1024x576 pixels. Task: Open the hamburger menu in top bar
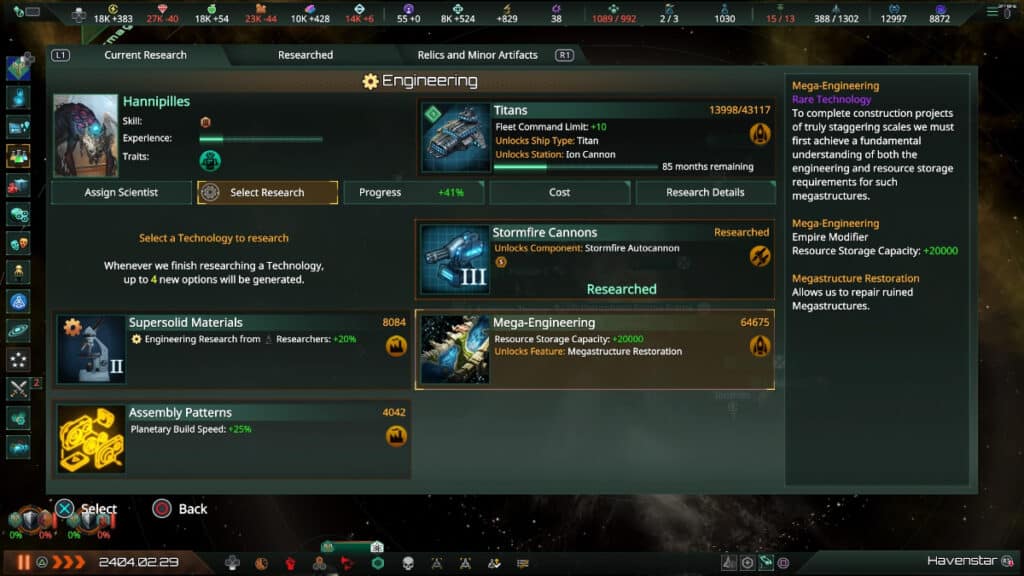tap(993, 12)
